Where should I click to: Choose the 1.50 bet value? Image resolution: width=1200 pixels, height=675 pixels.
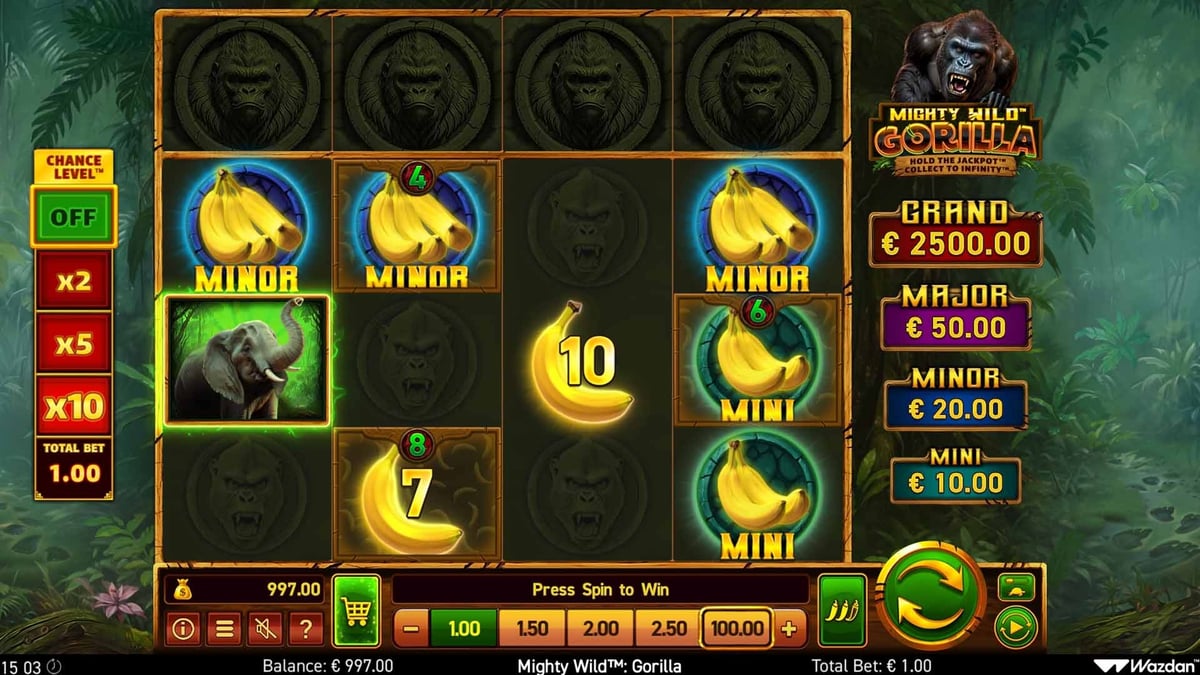tap(532, 629)
